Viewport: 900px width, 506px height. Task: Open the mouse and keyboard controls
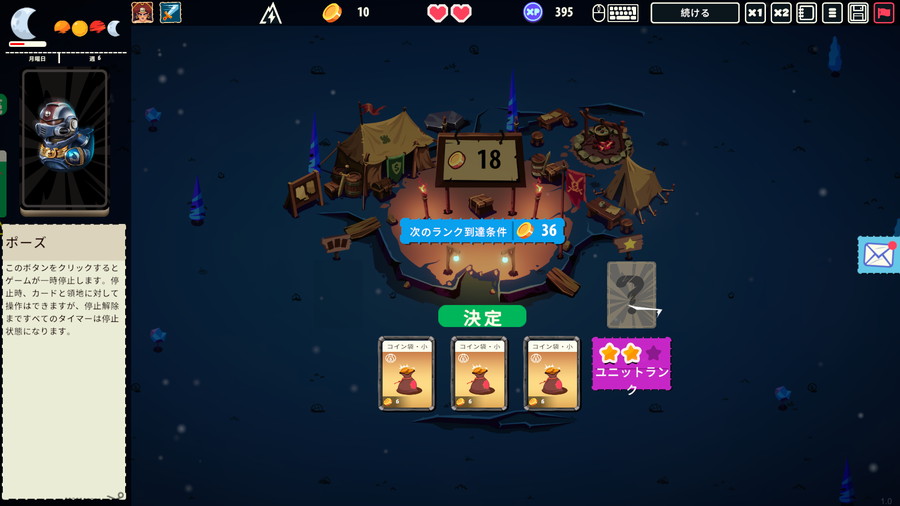(615, 13)
